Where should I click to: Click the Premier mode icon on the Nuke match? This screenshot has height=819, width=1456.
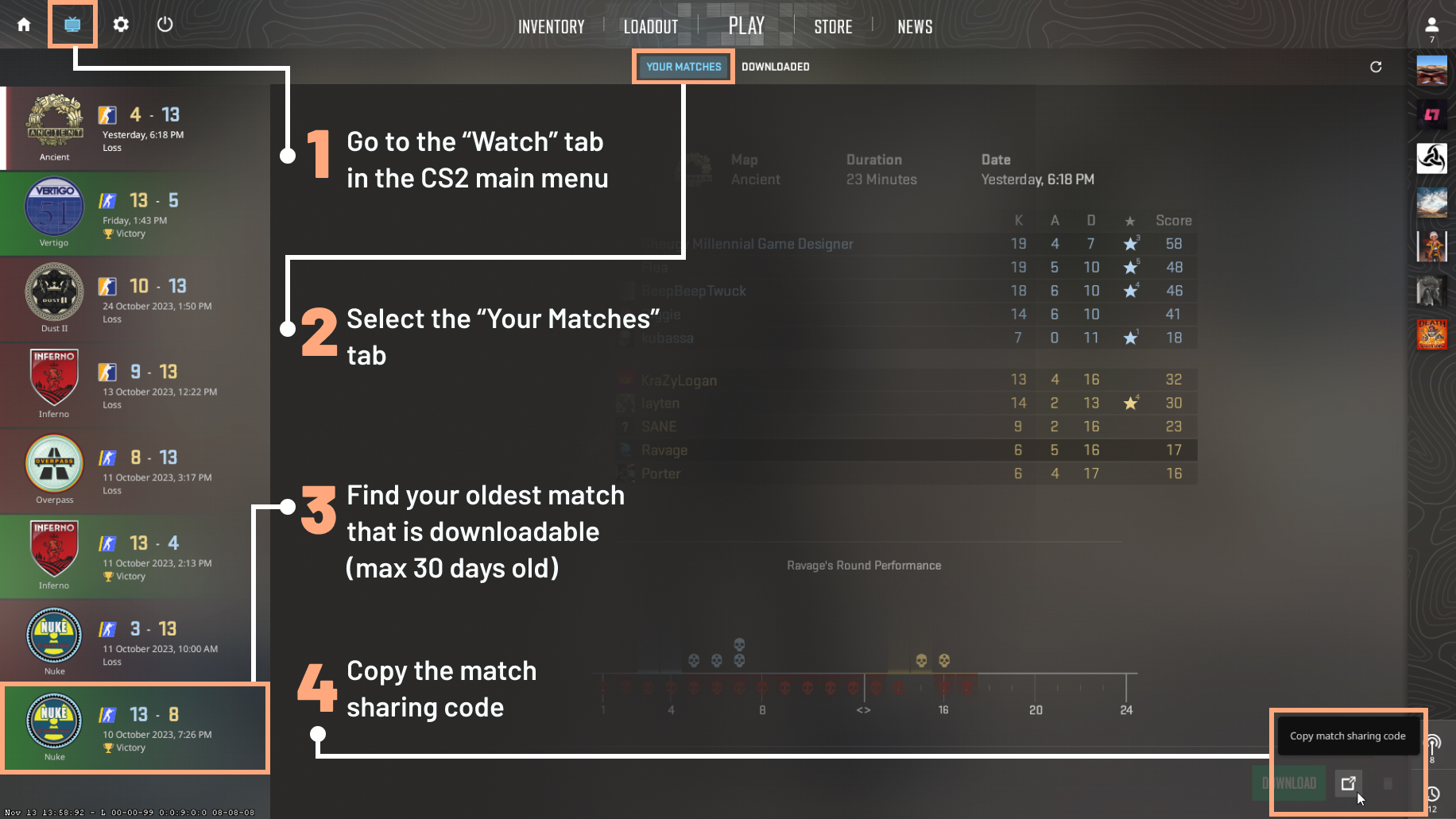click(109, 714)
